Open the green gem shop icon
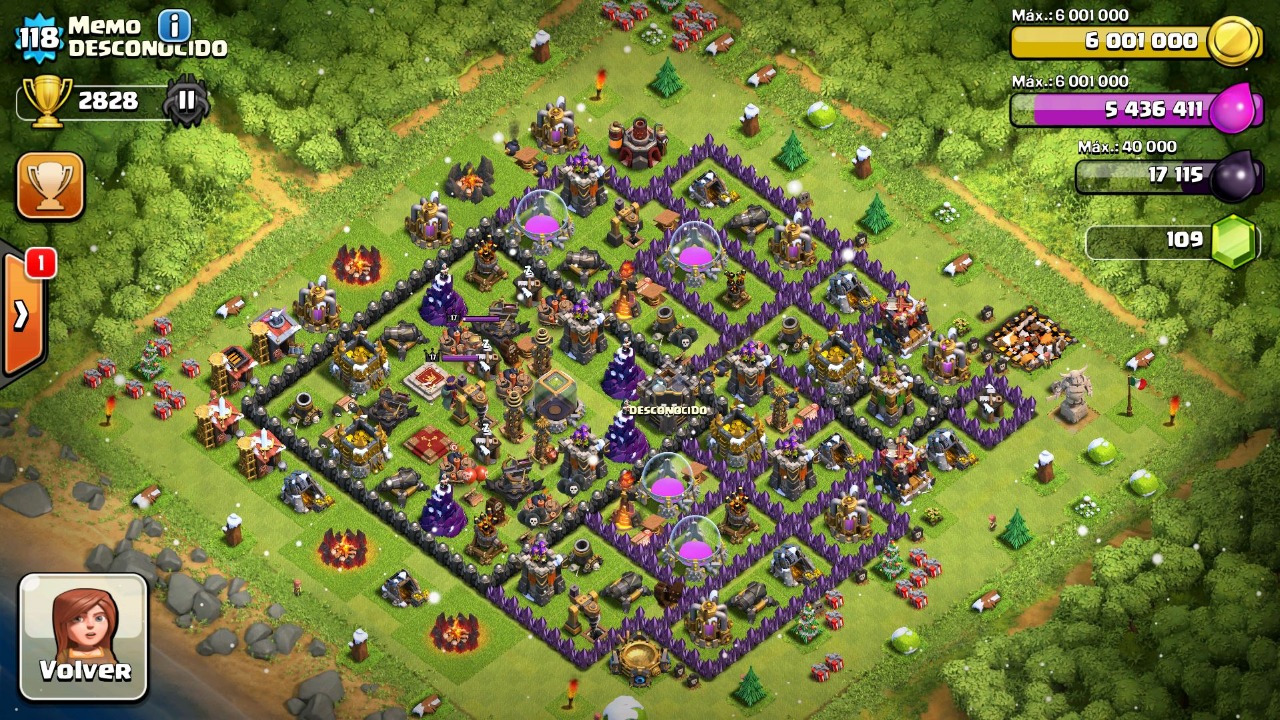The height and width of the screenshot is (720, 1280). coord(1232,241)
